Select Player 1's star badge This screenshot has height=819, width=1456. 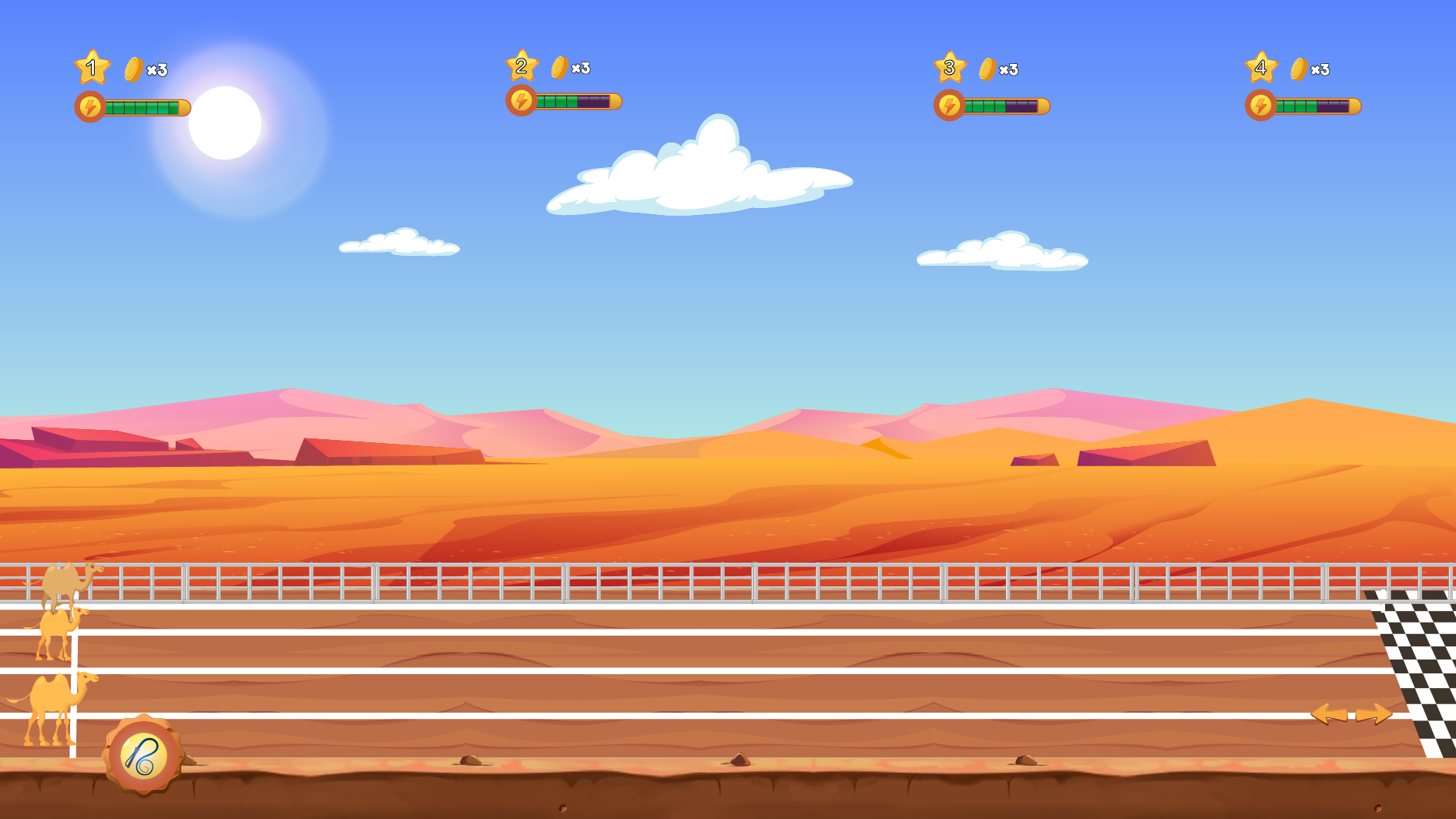click(x=92, y=69)
